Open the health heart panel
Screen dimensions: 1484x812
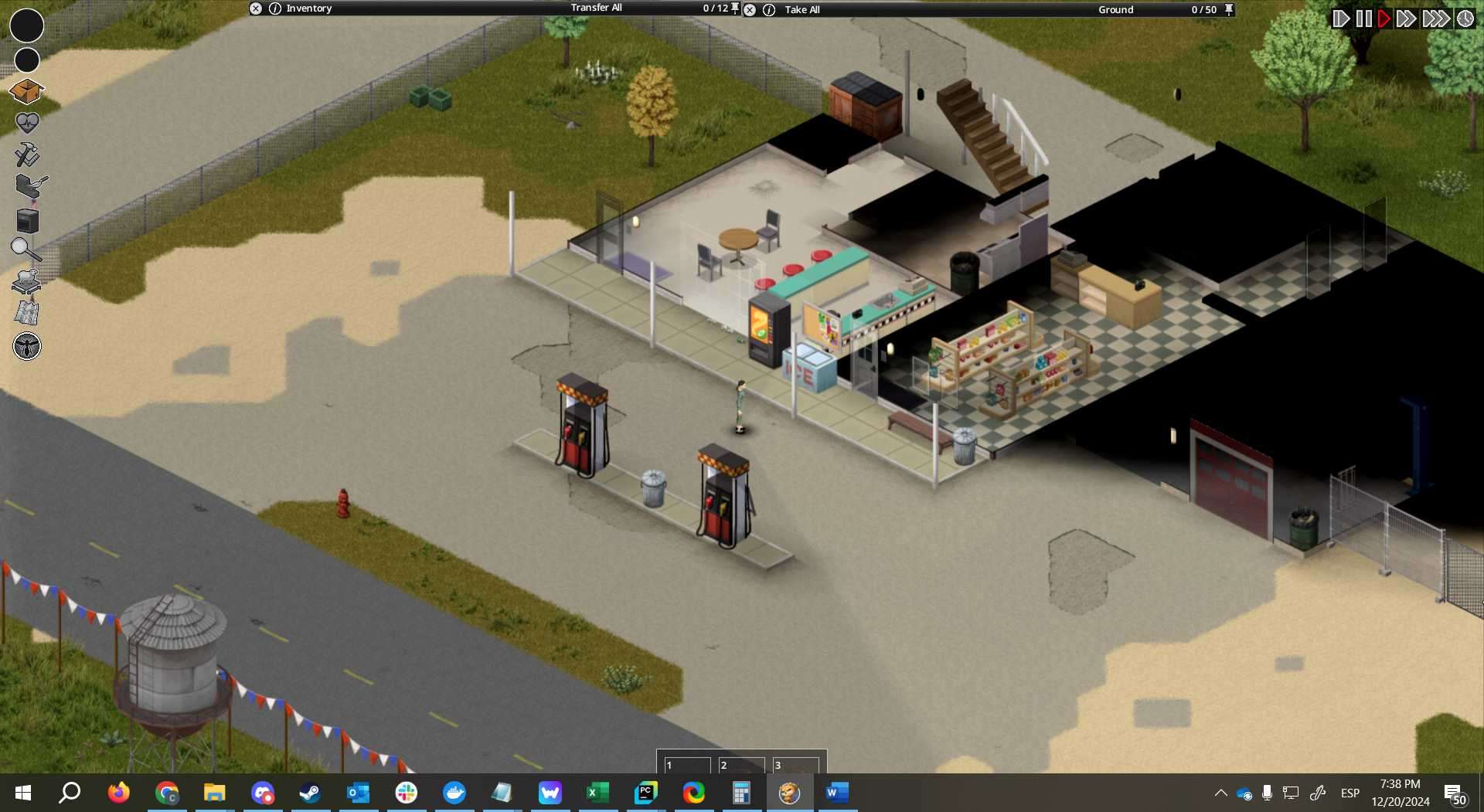point(27,123)
